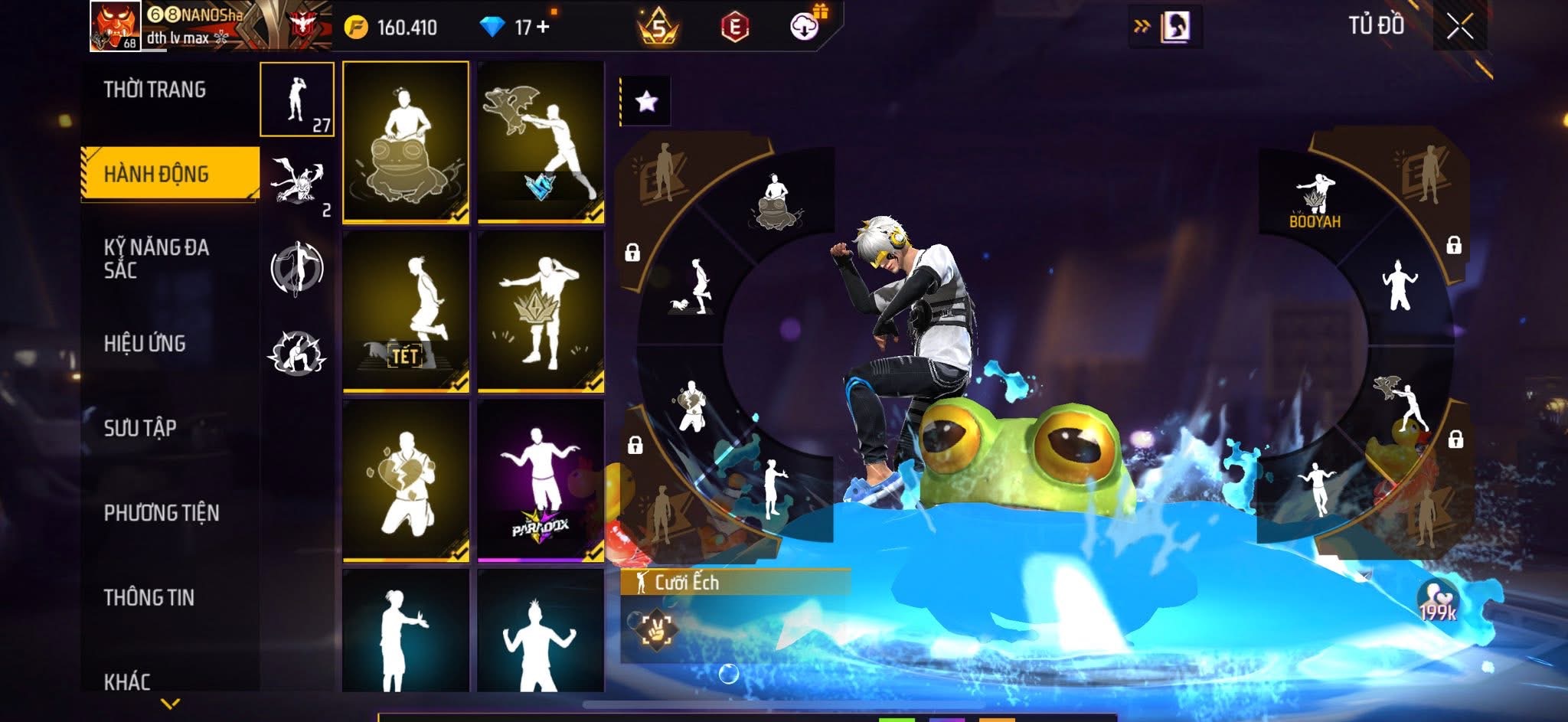This screenshot has height=722, width=1568.
Task: Open the Thời Trang category
Action: pyautogui.click(x=155, y=90)
